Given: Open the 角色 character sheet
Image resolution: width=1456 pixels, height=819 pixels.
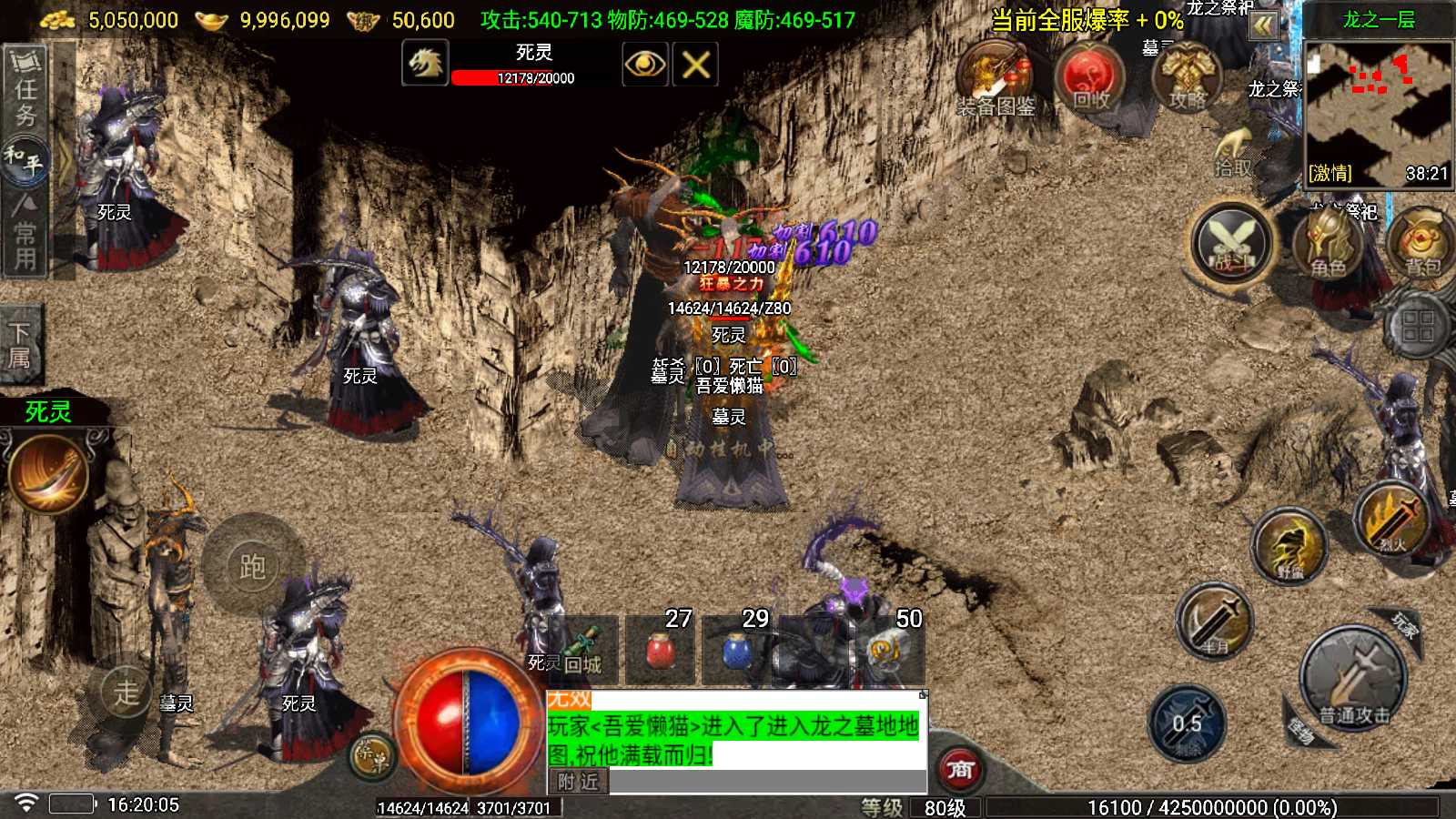Looking at the screenshot, I should 1327,243.
